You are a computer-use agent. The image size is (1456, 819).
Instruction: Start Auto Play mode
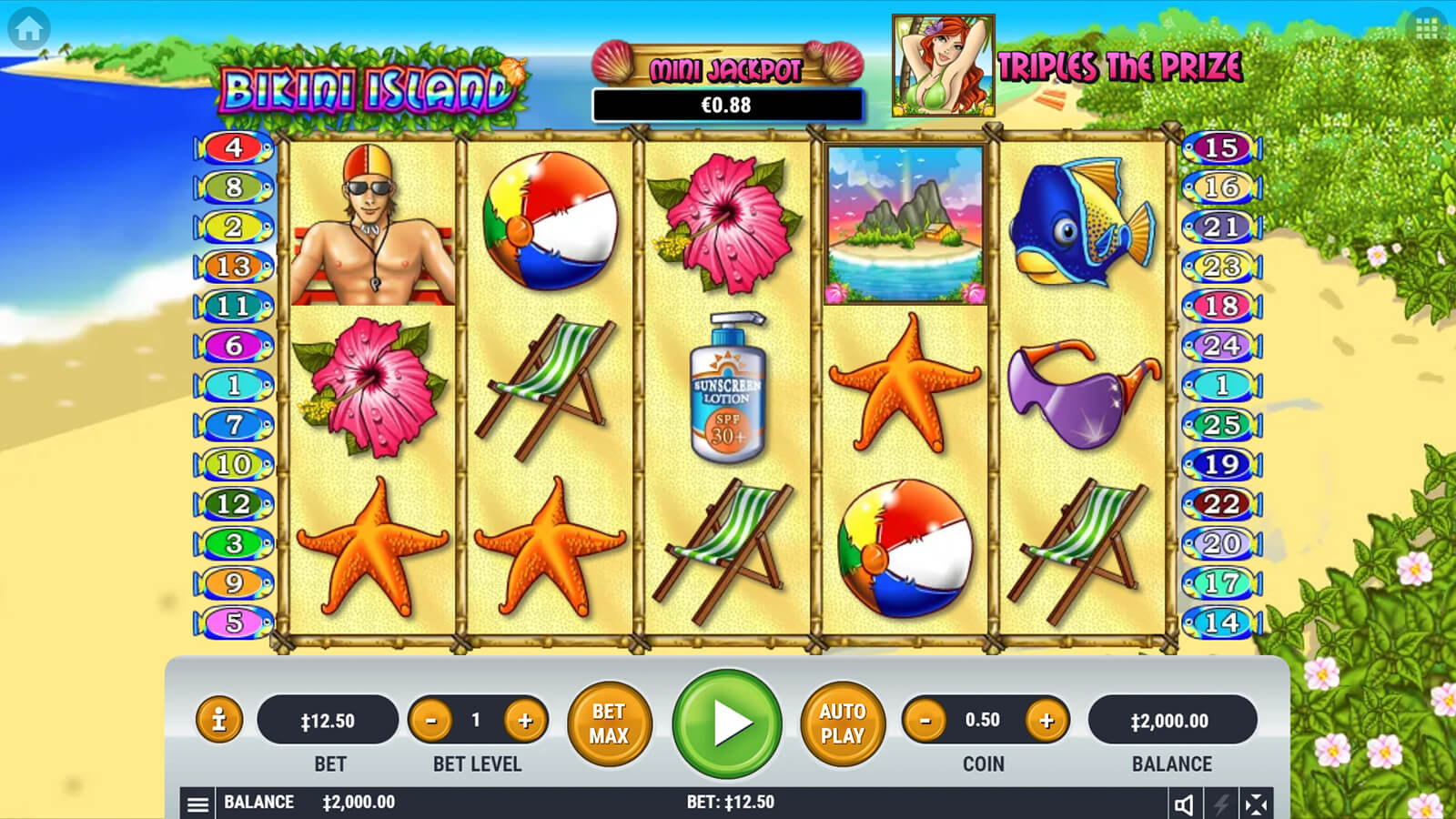(x=842, y=723)
